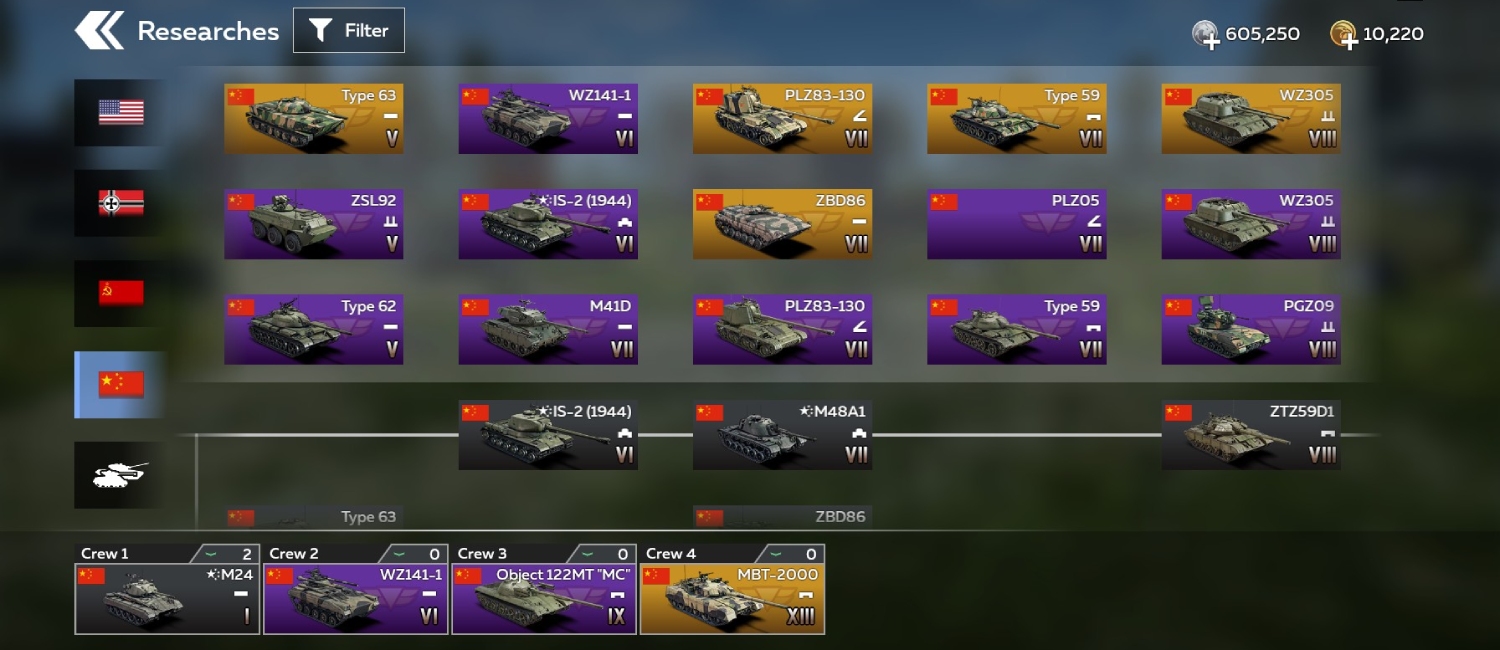
Task: Select the PGZ09 vehicle card
Action: point(1251,329)
